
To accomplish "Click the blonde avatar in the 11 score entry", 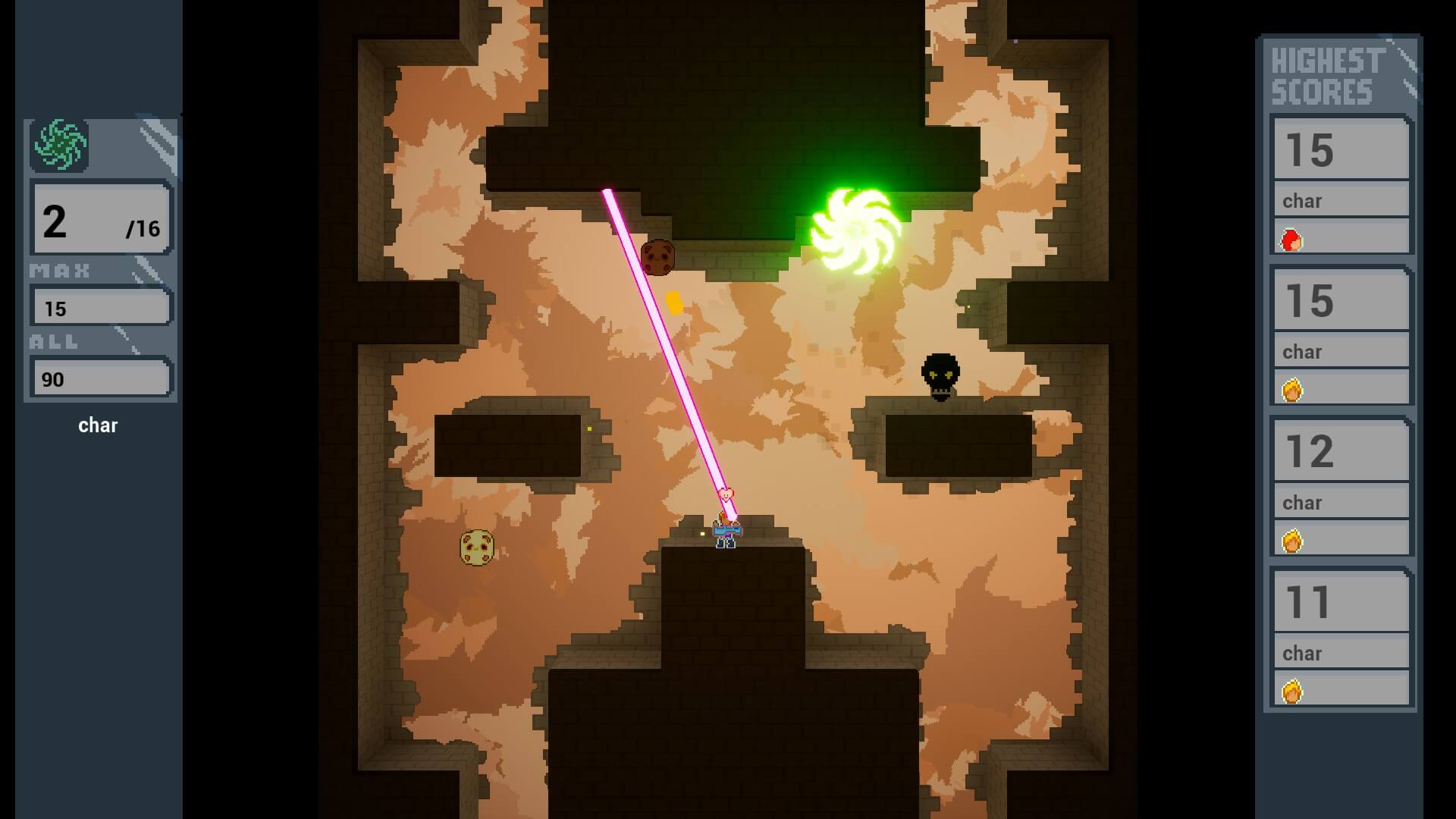I will click(1291, 690).
